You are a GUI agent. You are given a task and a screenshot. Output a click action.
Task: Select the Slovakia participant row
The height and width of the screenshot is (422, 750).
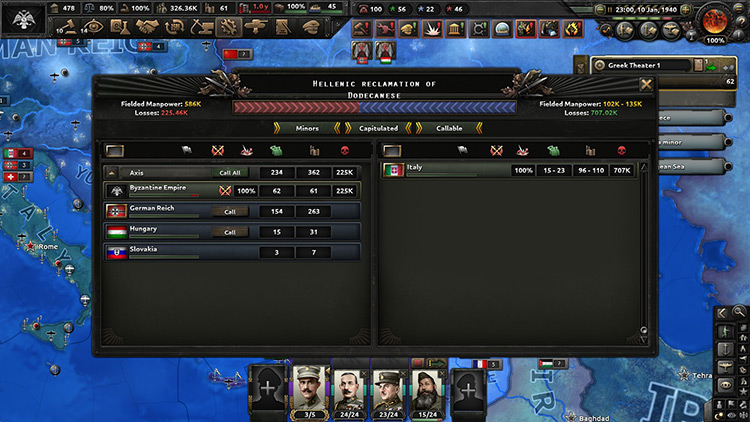tap(232, 251)
